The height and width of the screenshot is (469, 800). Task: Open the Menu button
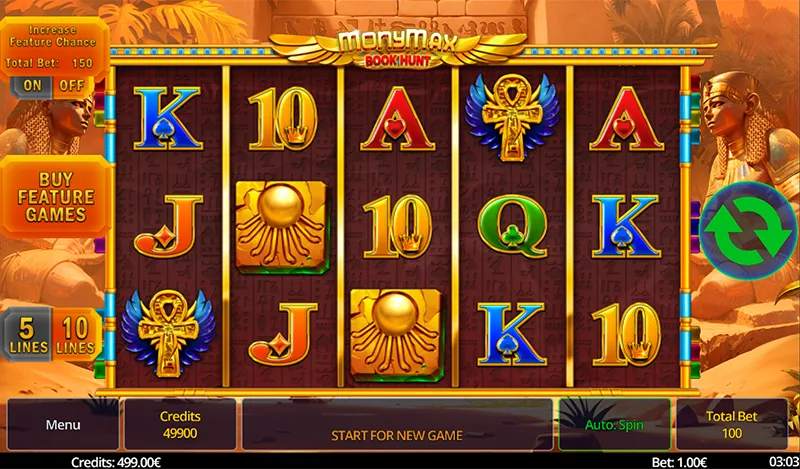point(62,425)
